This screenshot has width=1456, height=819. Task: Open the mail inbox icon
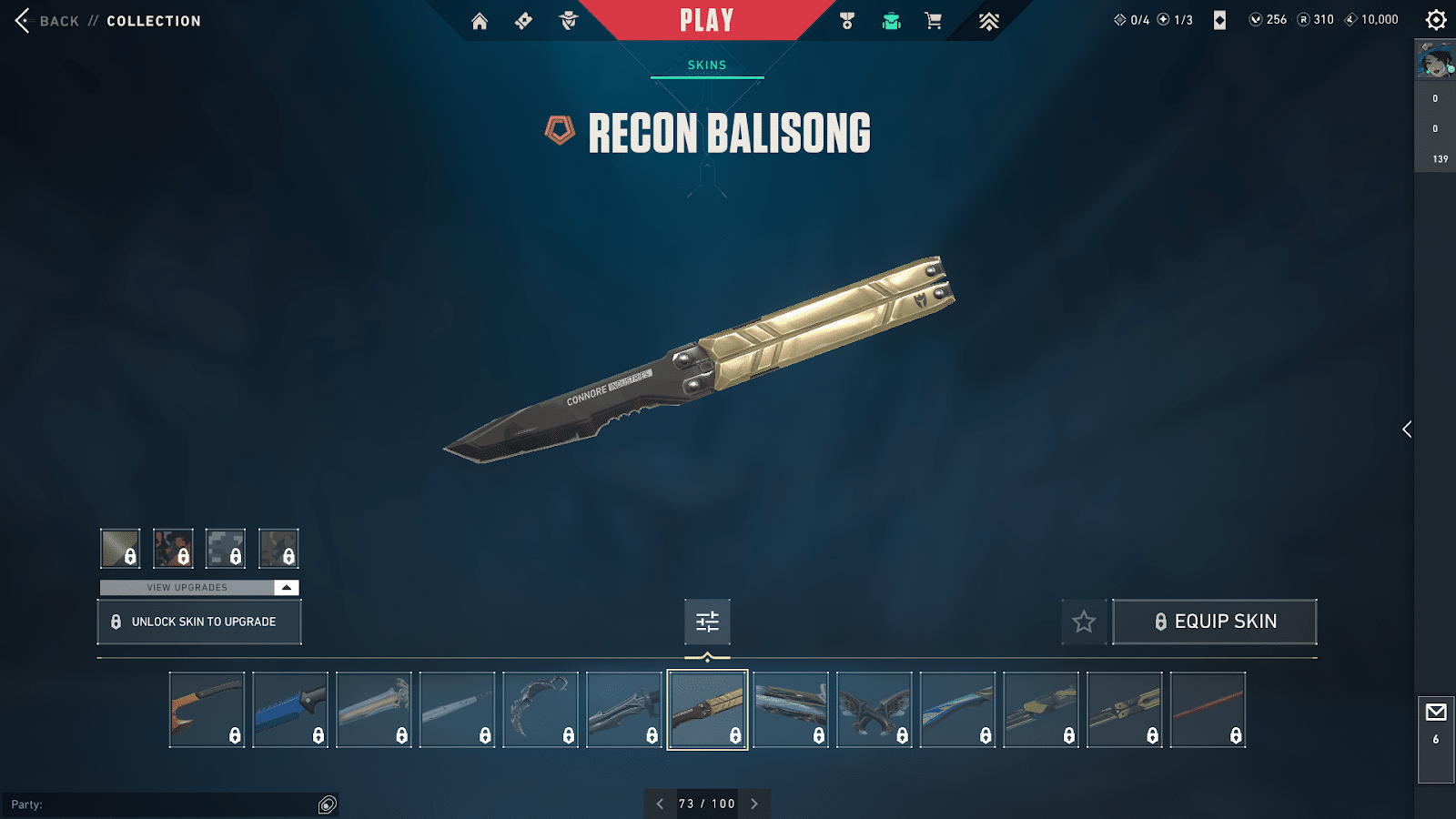pos(1436,713)
